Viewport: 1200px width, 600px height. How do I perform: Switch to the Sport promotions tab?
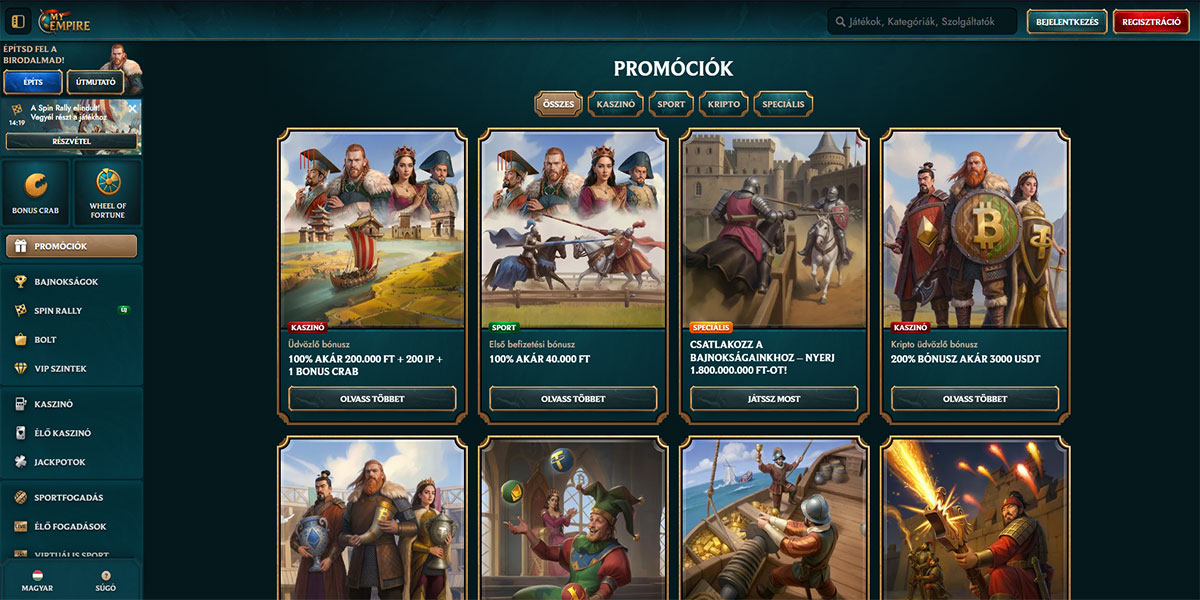pos(671,104)
